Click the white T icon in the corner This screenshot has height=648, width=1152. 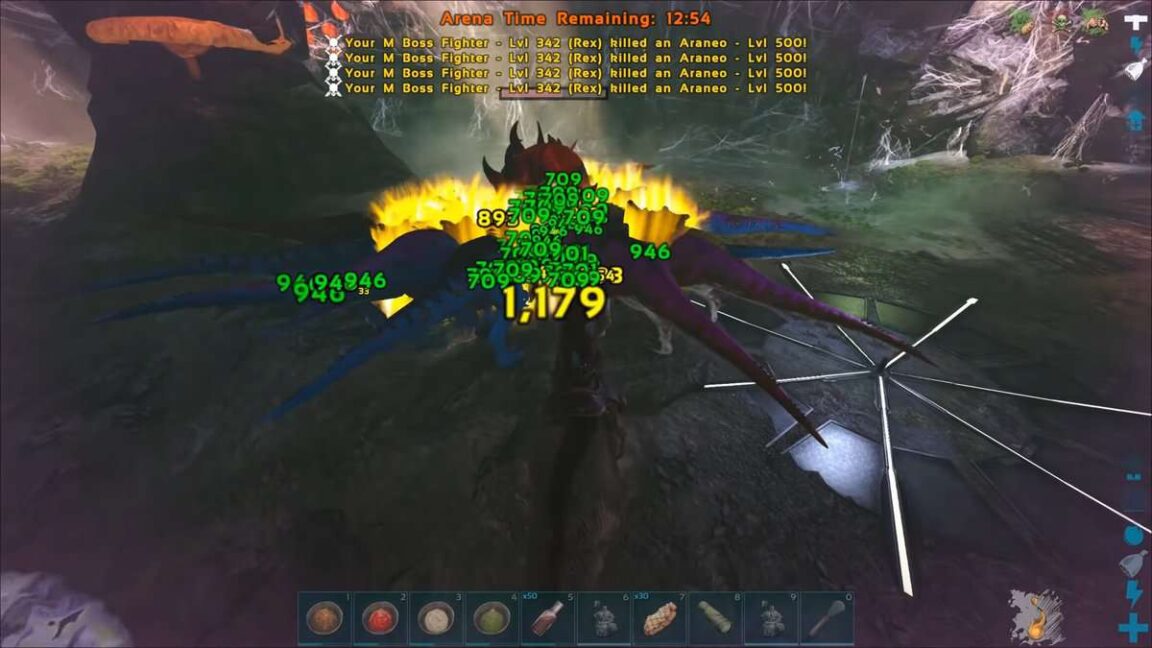point(1135,22)
